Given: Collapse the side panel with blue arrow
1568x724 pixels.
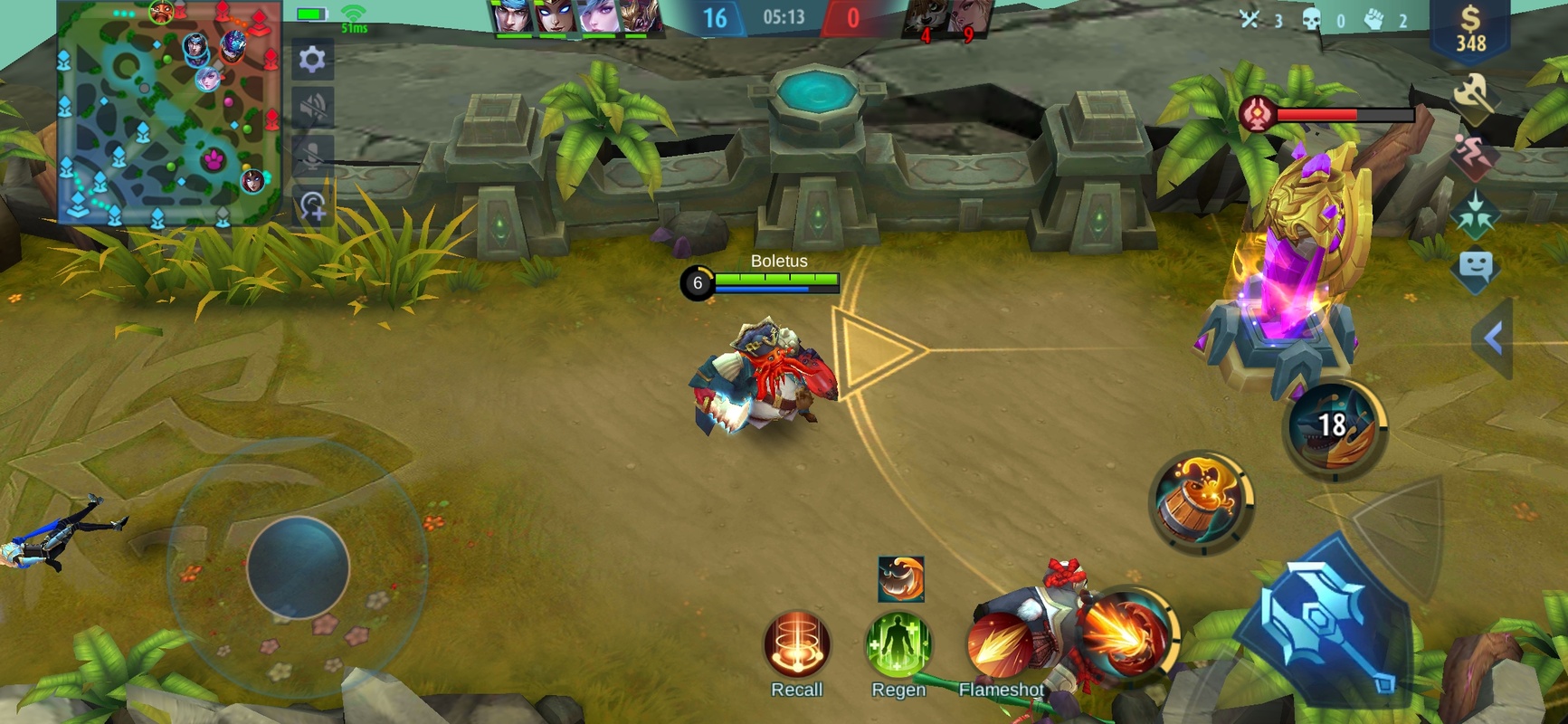Looking at the screenshot, I should click(1493, 338).
